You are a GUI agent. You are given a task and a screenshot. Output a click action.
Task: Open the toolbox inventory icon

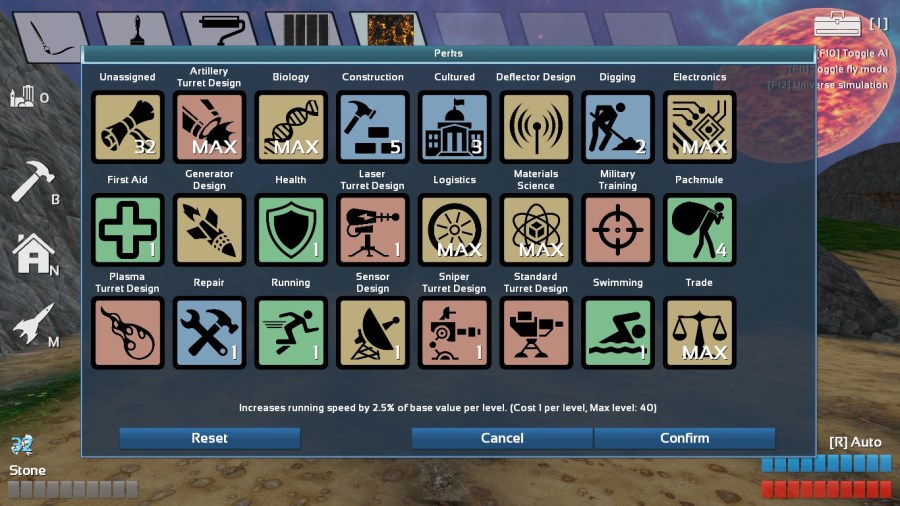(x=836, y=24)
